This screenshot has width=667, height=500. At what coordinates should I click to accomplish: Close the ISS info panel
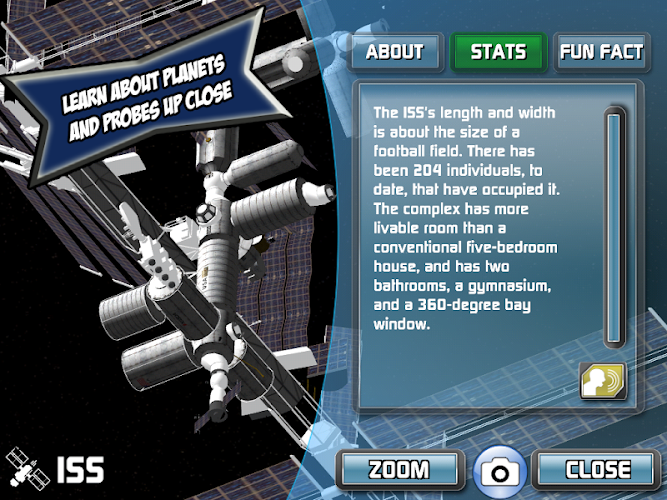[x=597, y=468]
